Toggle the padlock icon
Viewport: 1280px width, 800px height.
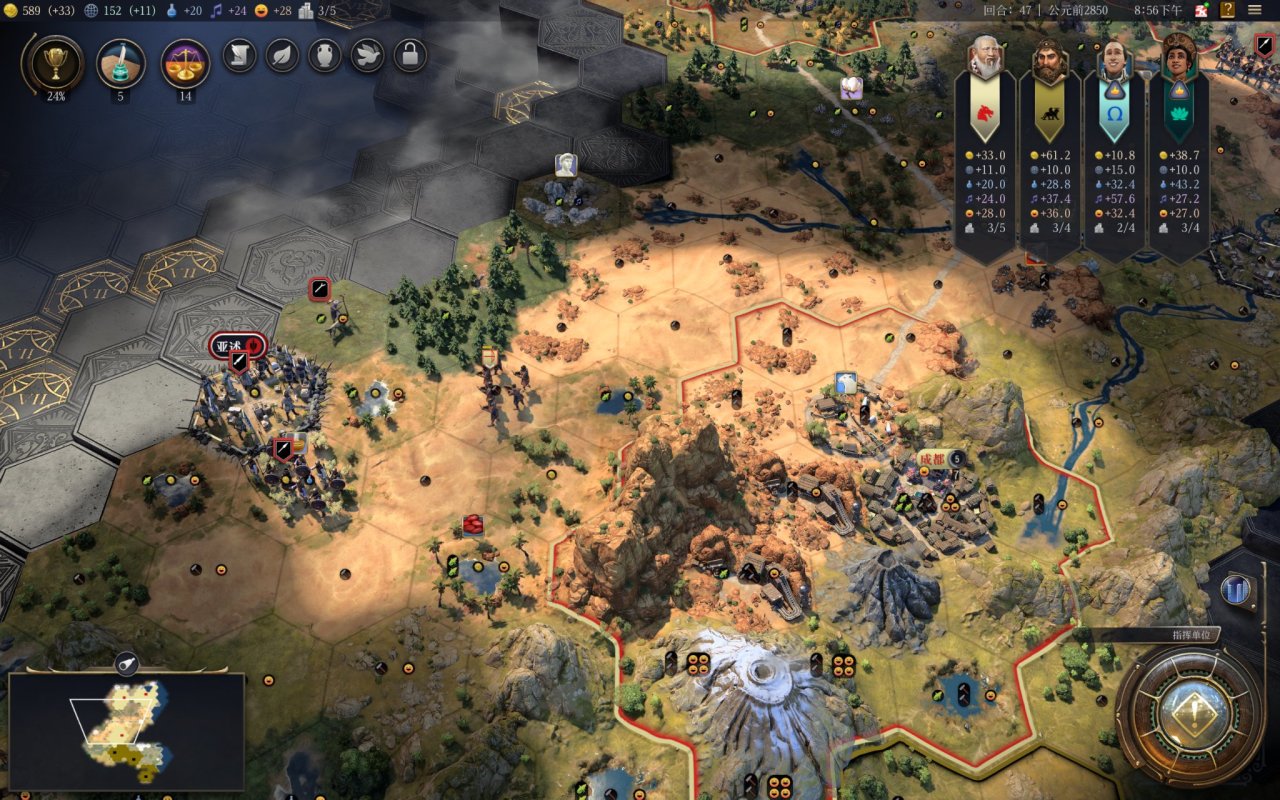(410, 55)
